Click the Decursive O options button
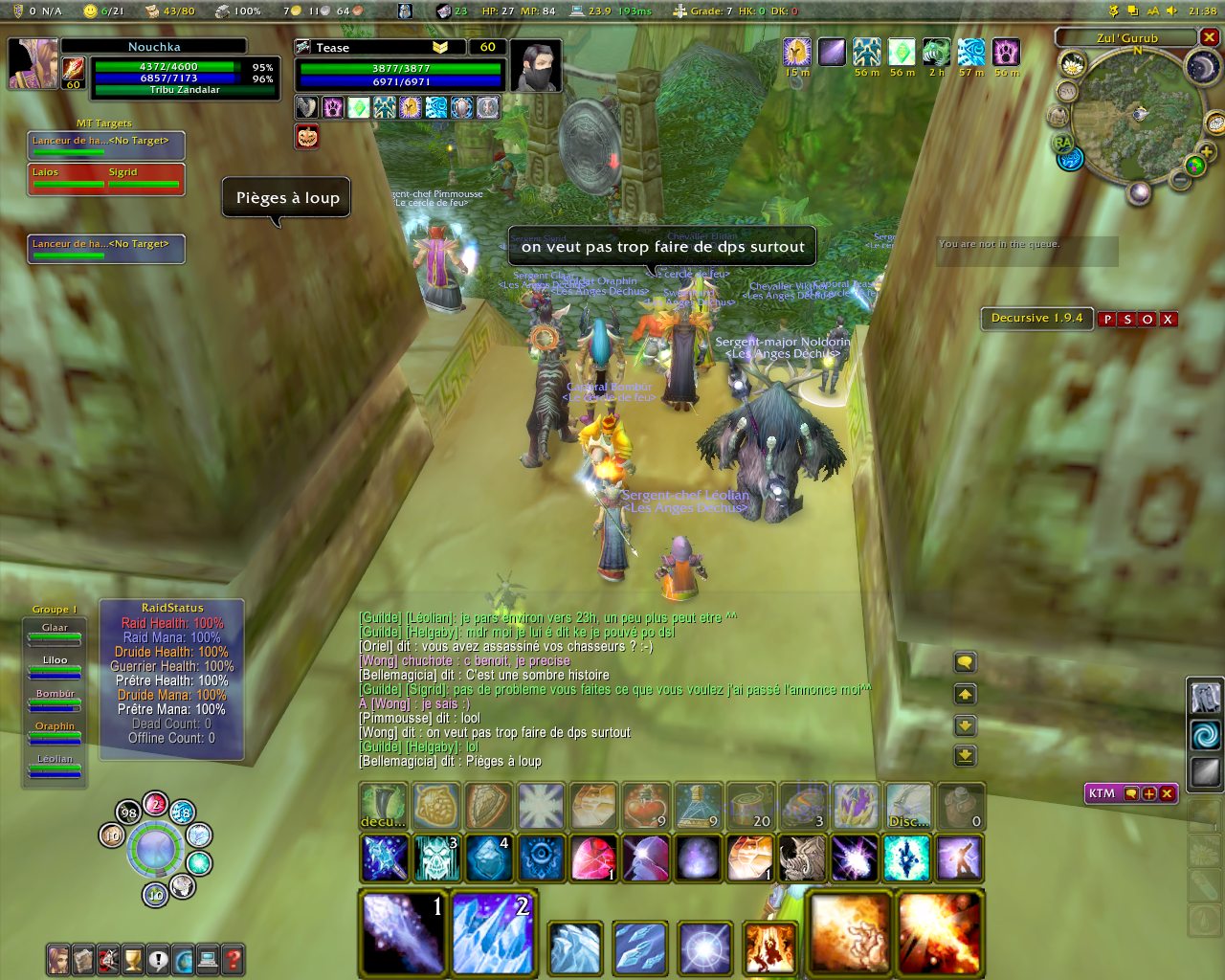The image size is (1225, 980). click(1147, 320)
